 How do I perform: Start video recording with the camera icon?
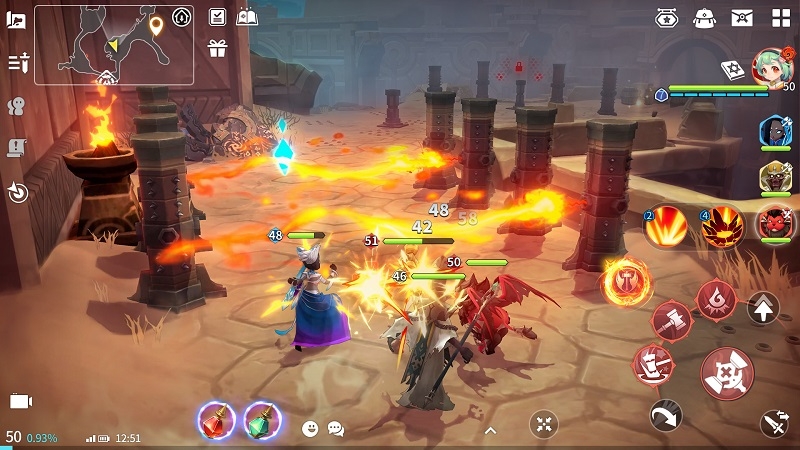[21, 401]
